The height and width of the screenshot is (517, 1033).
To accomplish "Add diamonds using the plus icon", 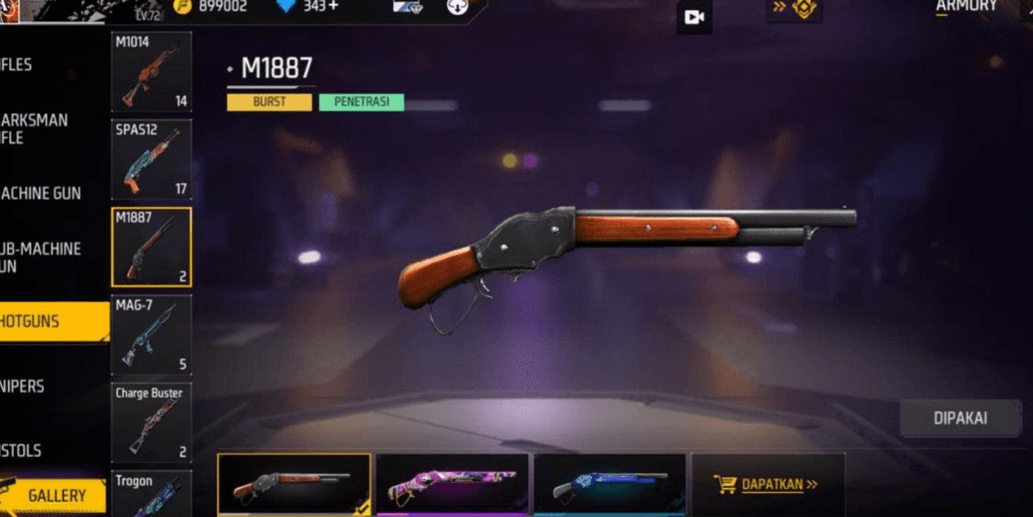I will point(332,7).
